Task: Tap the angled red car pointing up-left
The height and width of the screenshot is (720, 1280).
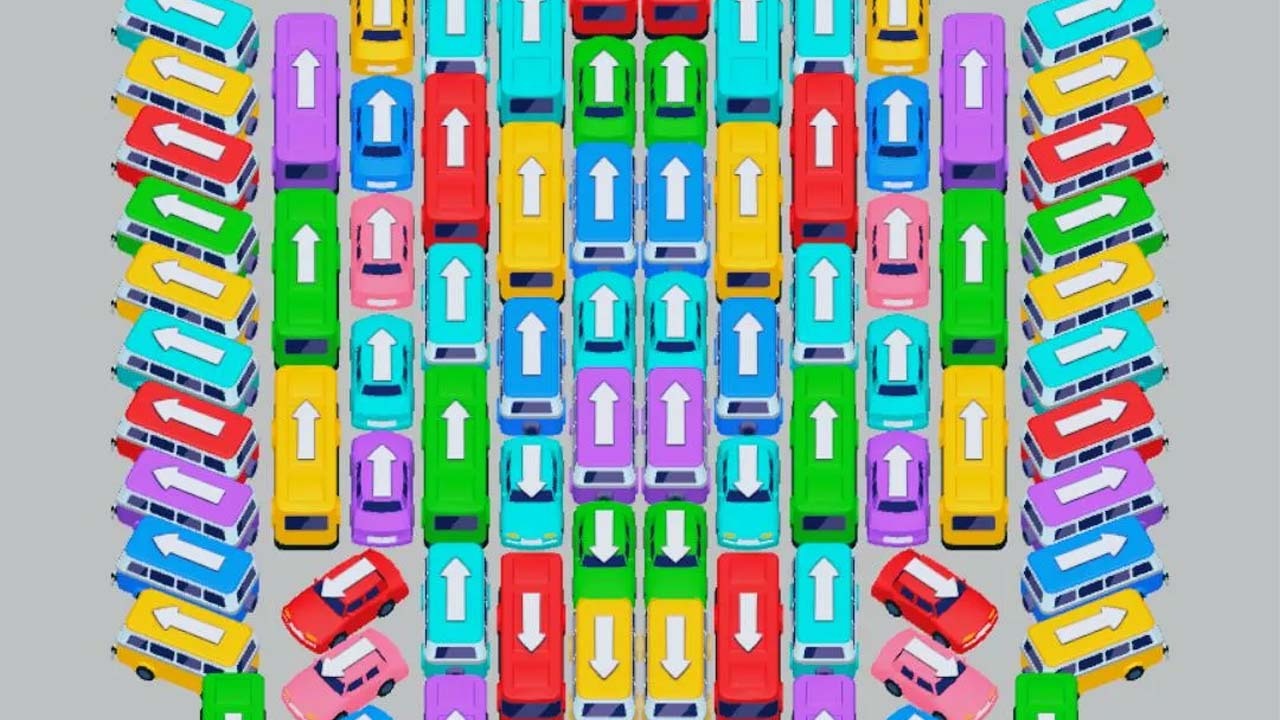Action: (x=344, y=598)
